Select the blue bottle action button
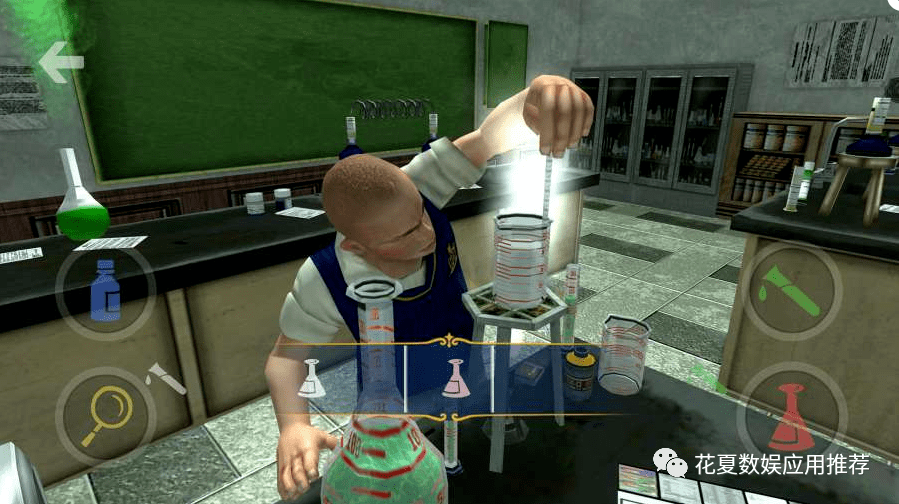This screenshot has width=899, height=504. click(105, 290)
